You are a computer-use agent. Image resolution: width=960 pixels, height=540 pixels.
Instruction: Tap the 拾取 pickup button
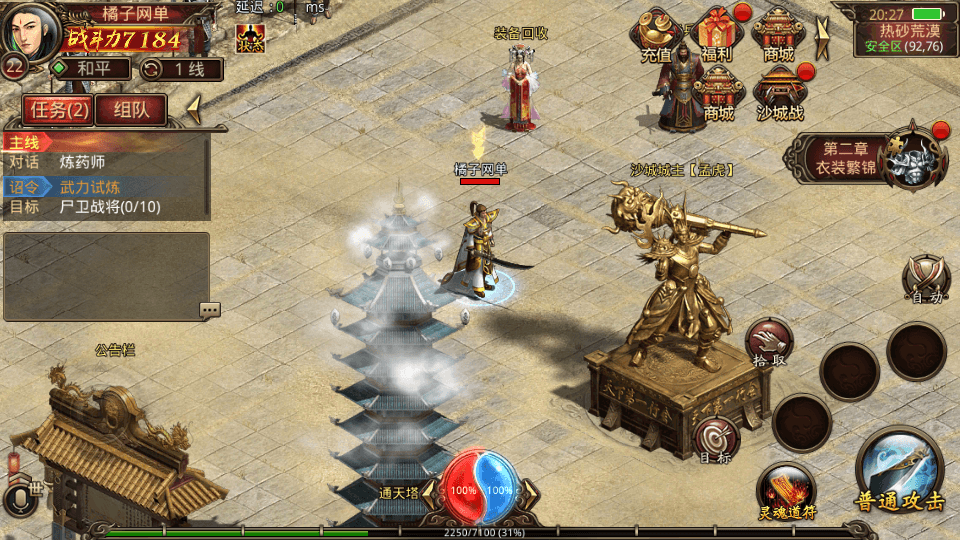tap(768, 342)
